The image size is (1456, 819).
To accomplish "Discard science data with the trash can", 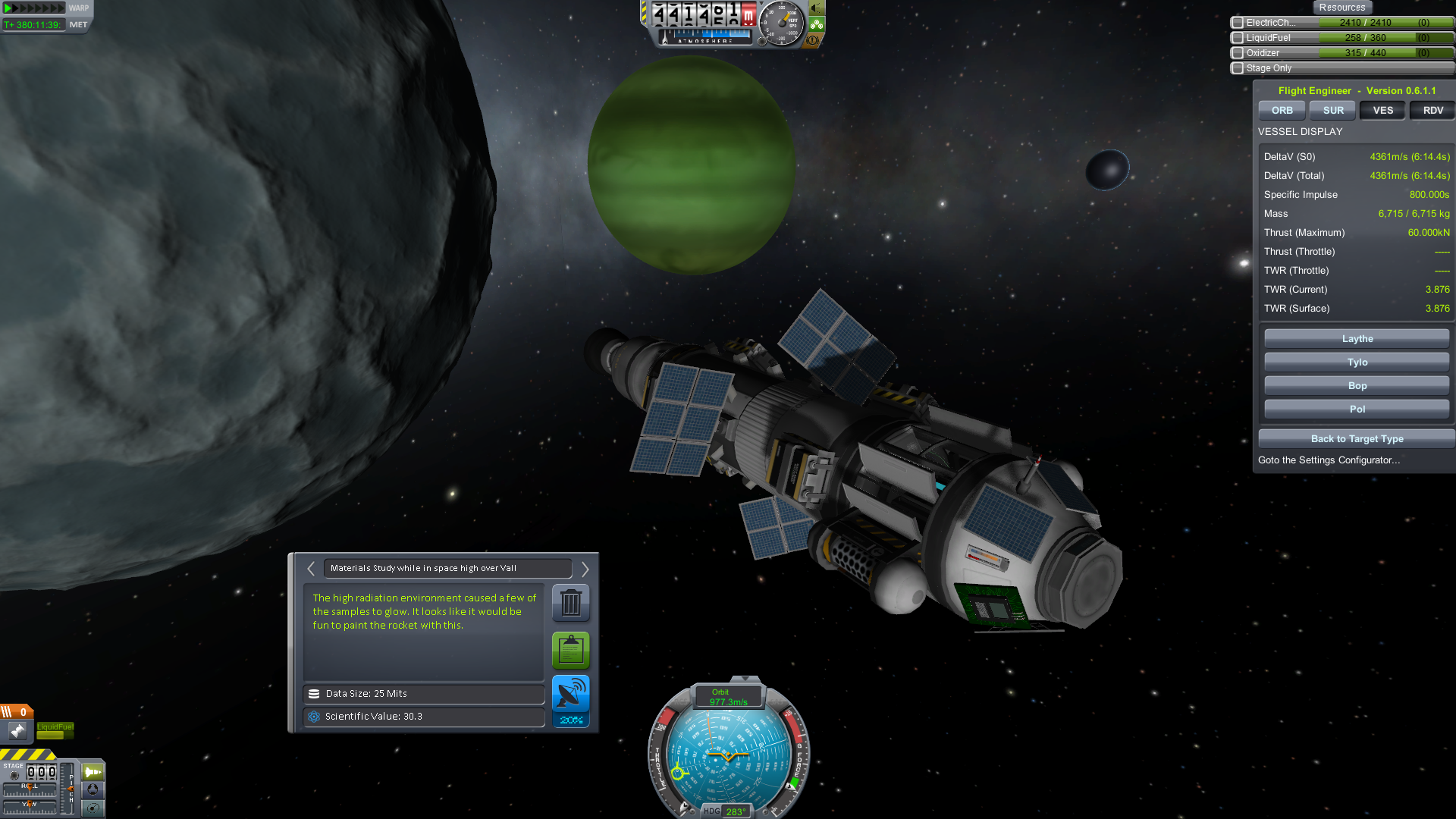I will click(571, 604).
